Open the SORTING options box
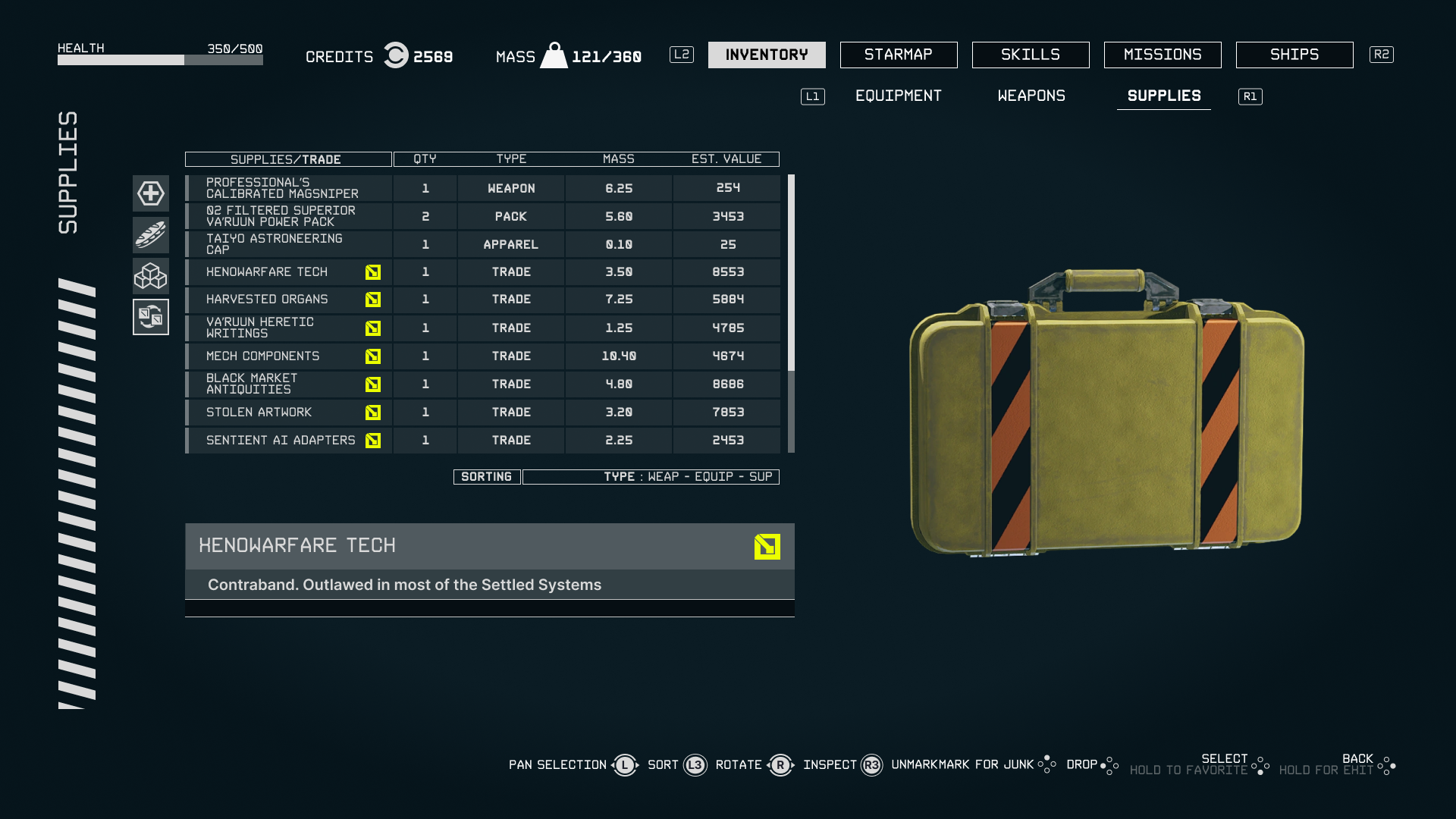Viewport: 1456px width, 819px height. click(486, 476)
